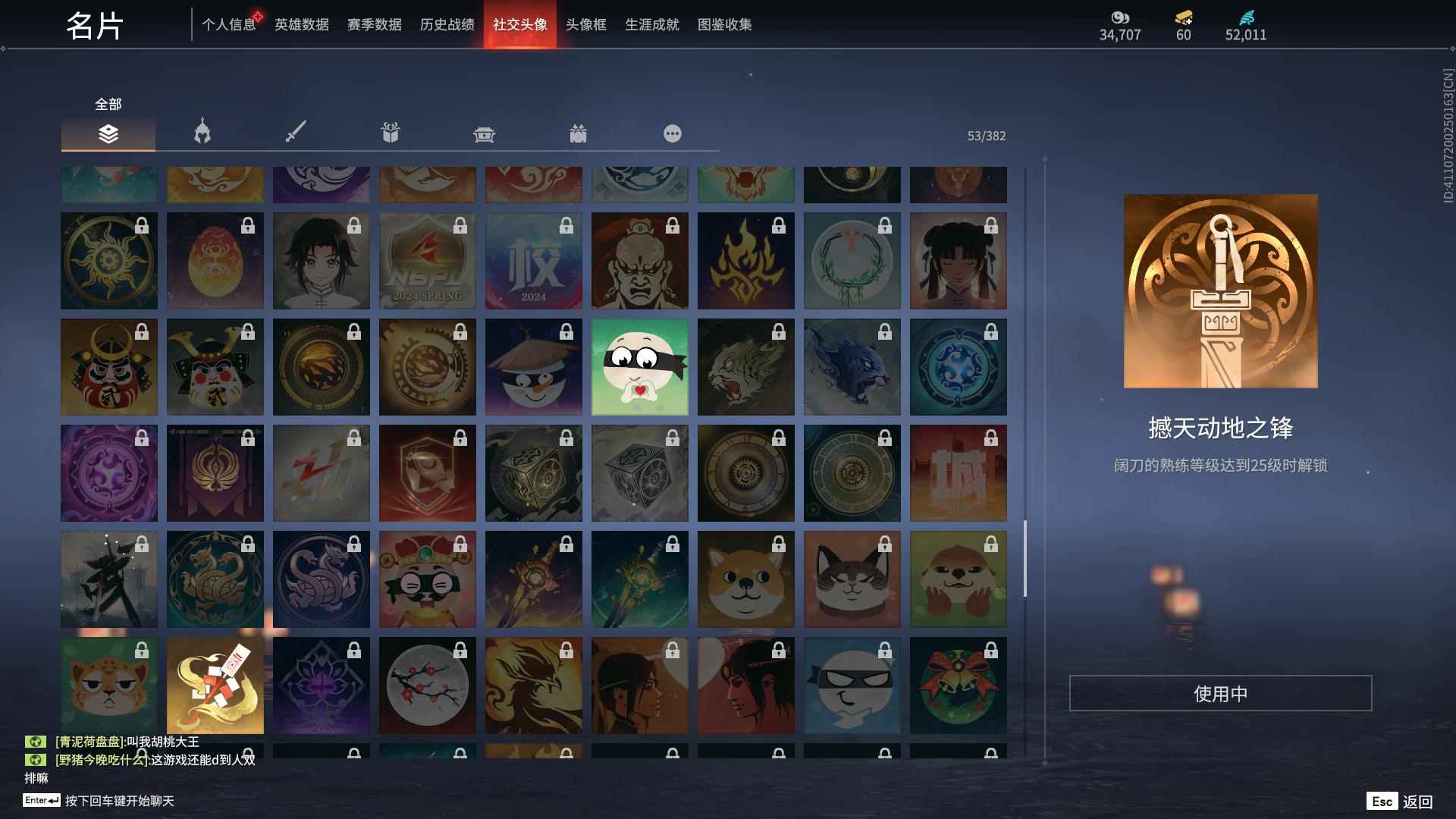Click the Esc 返回 return button
The width and height of the screenshot is (1456, 819).
pos(1399,800)
